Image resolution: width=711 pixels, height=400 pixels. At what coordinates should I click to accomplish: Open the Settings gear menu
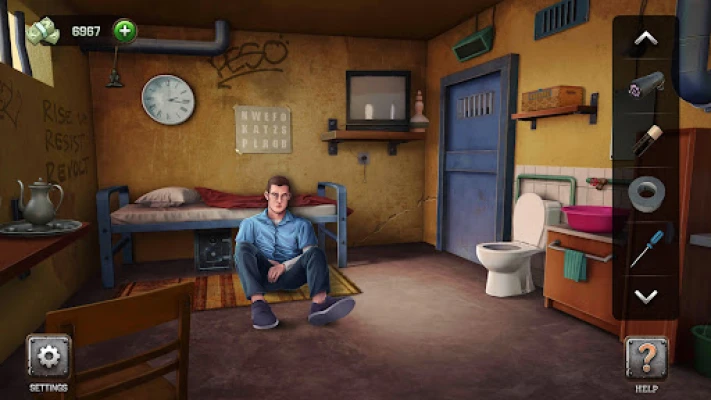pos(49,357)
